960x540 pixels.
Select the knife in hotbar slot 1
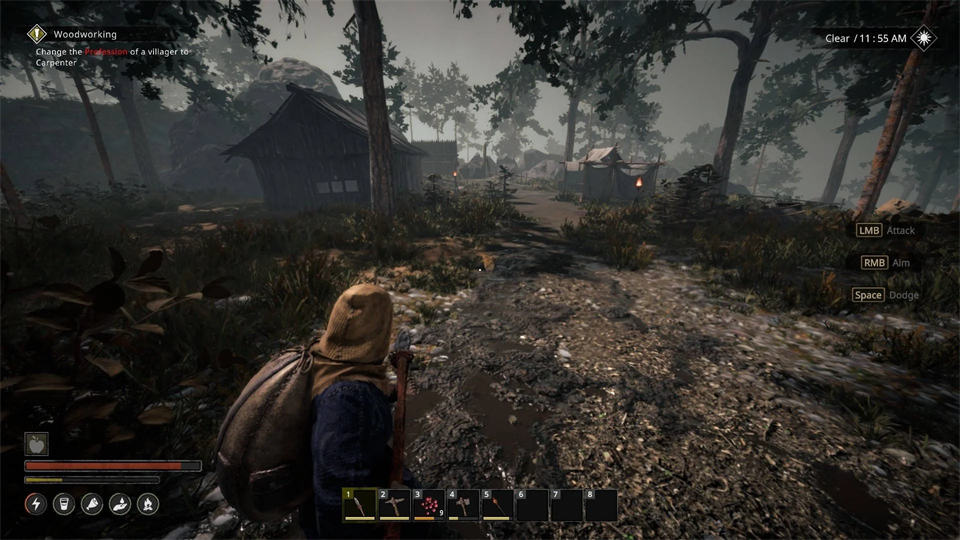[359, 505]
